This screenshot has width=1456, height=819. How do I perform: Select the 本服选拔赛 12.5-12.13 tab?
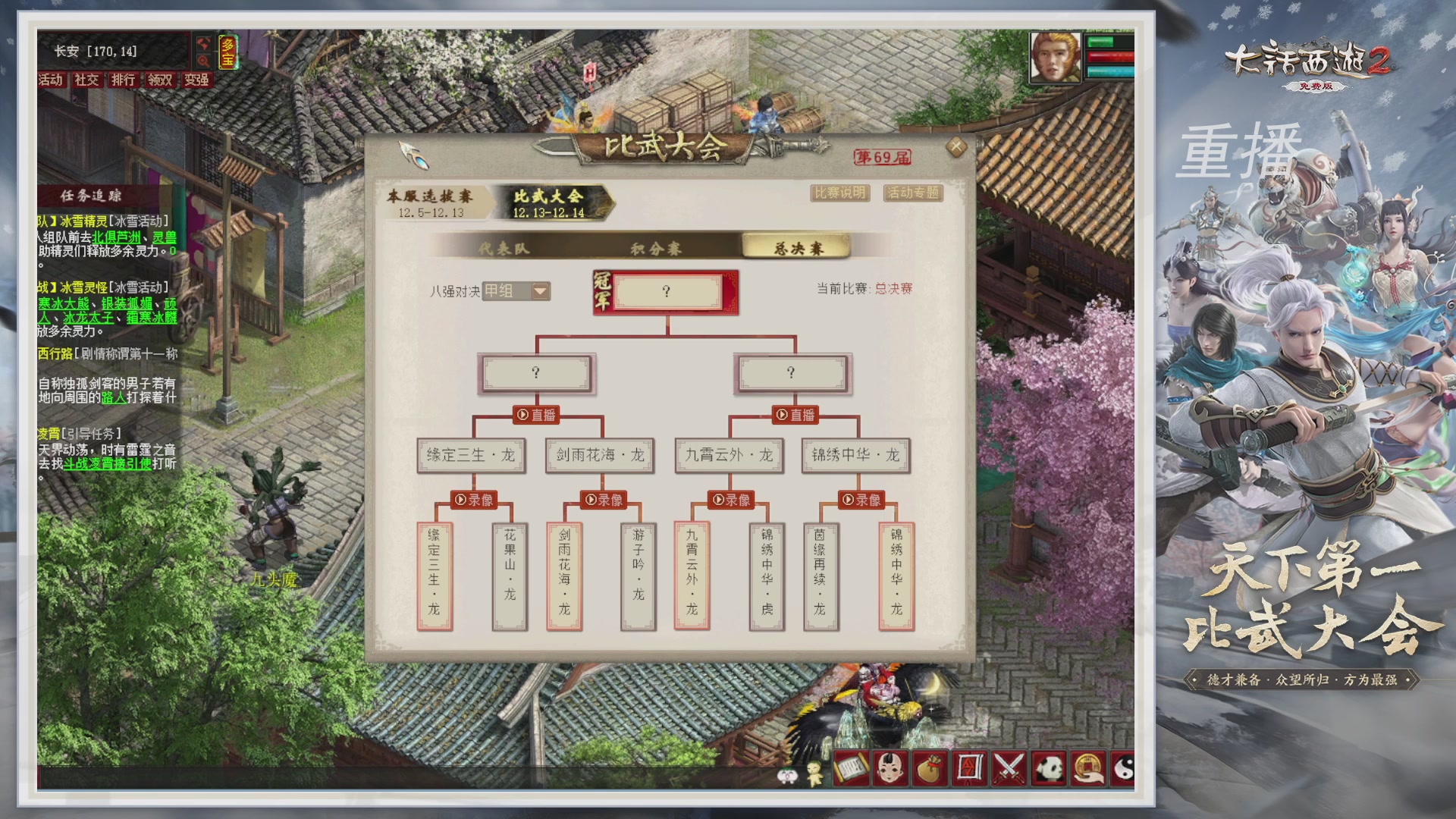[429, 199]
